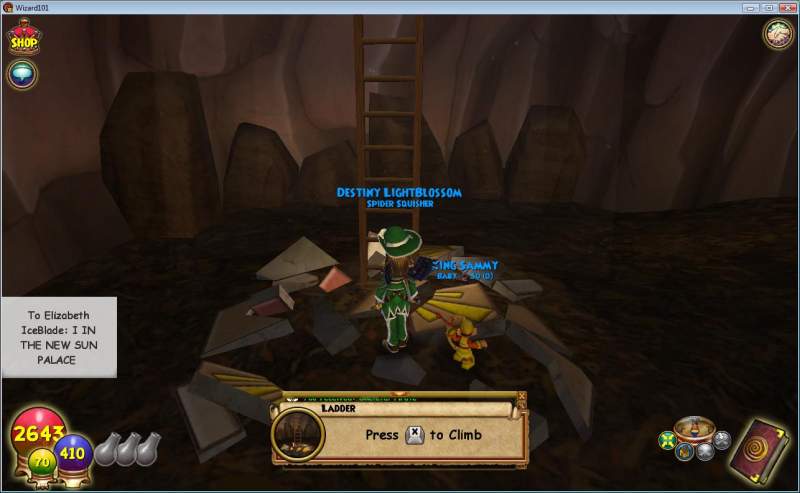Image resolution: width=800 pixels, height=493 pixels.
Task: Select the green and yellow cross icon
Action: 667,441
